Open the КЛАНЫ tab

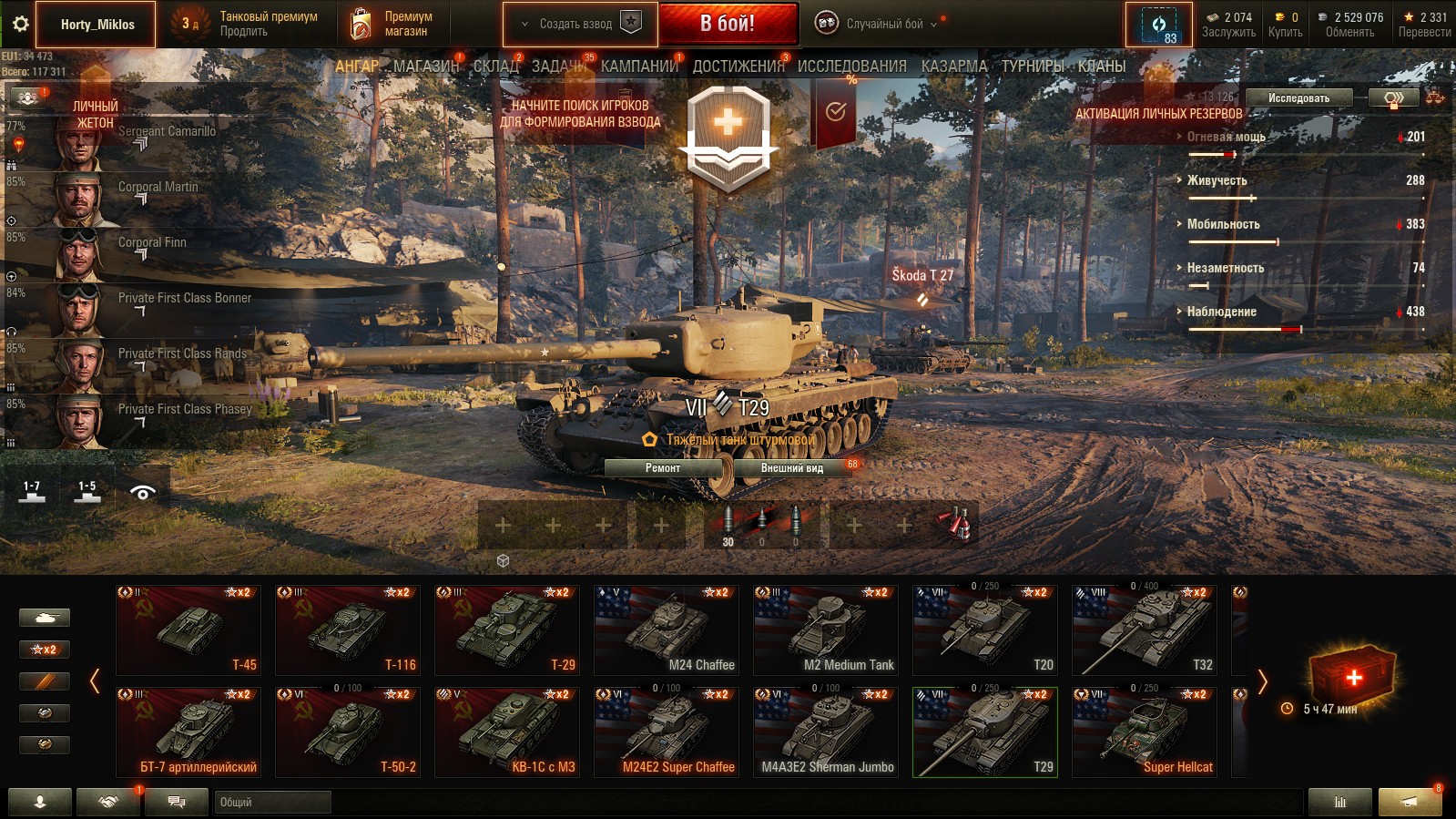click(x=1102, y=67)
